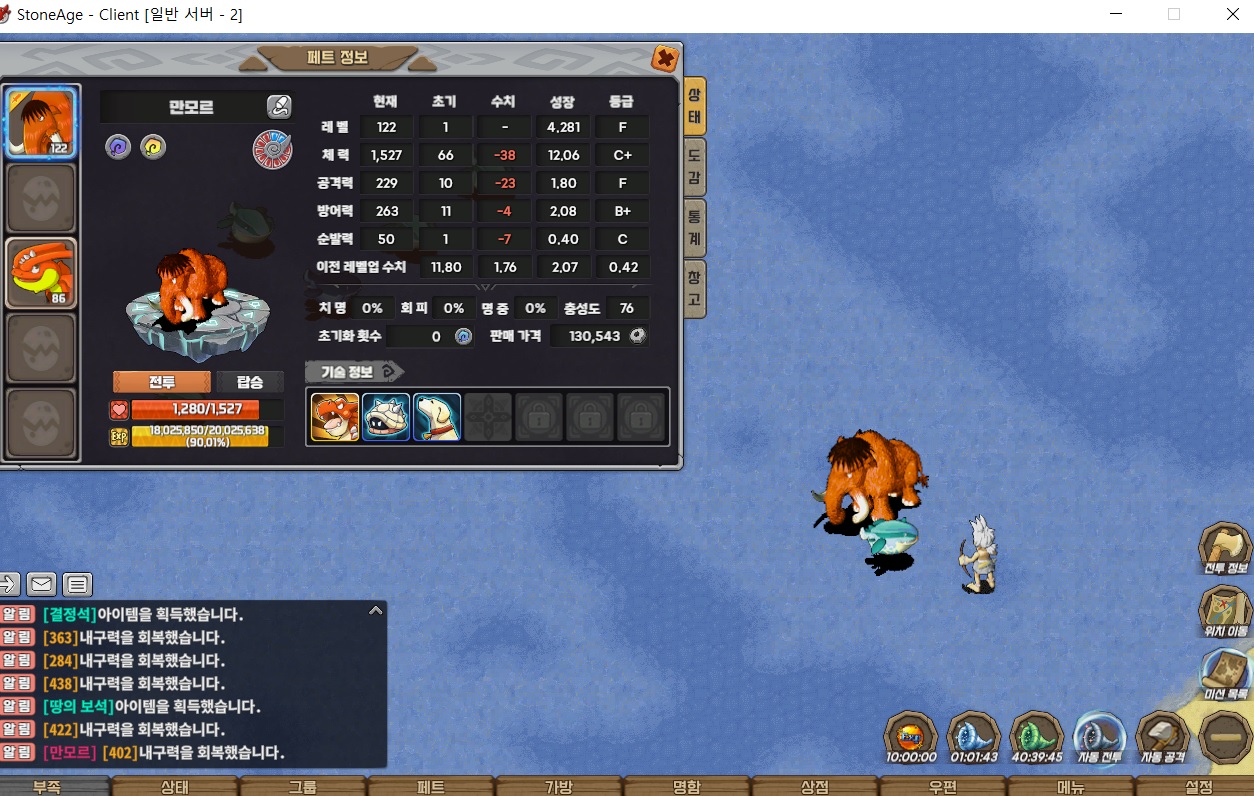Switch the pet to 전투 mode
The width and height of the screenshot is (1254, 796).
162,382
